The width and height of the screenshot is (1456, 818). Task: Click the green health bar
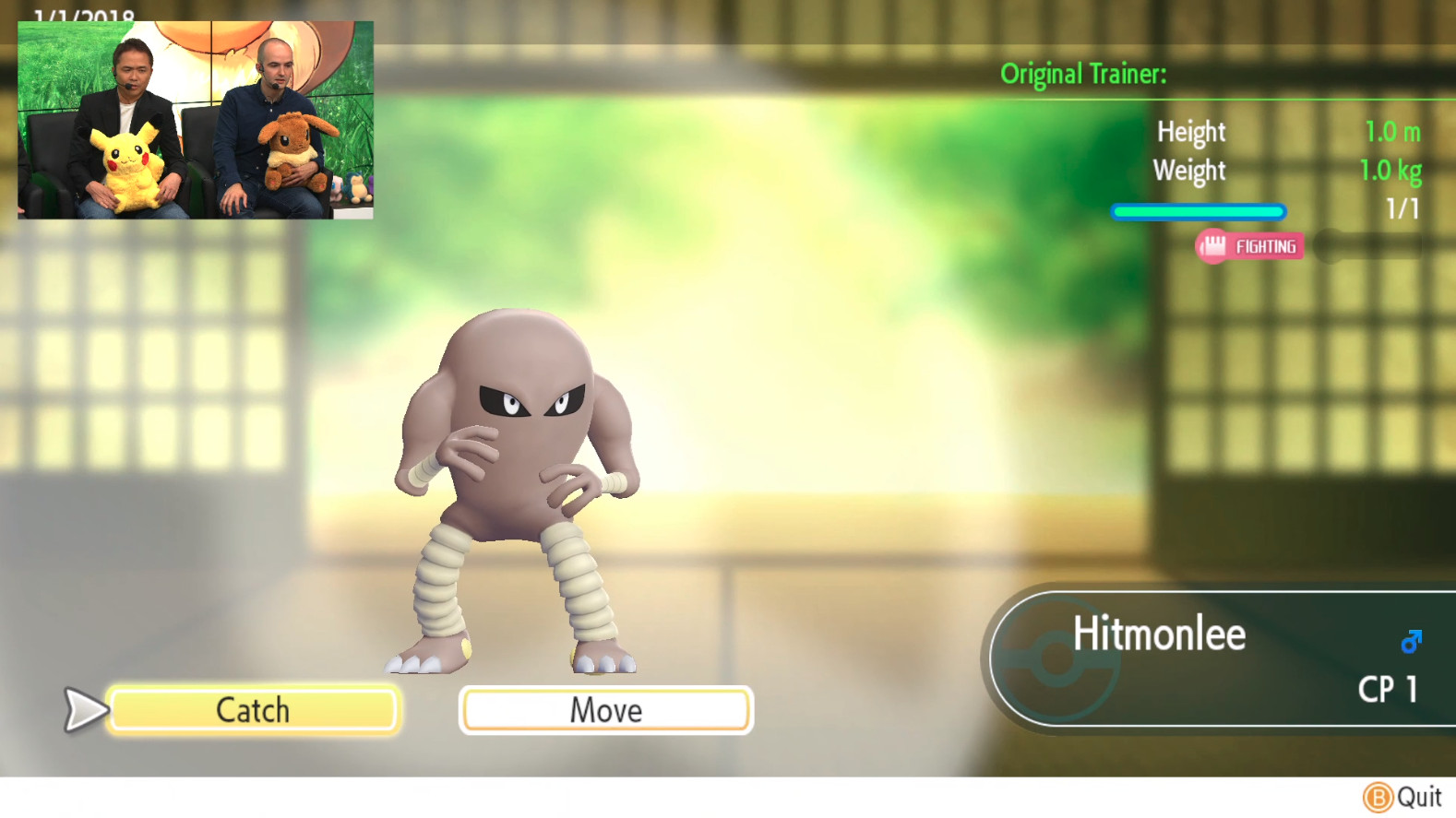[1199, 211]
